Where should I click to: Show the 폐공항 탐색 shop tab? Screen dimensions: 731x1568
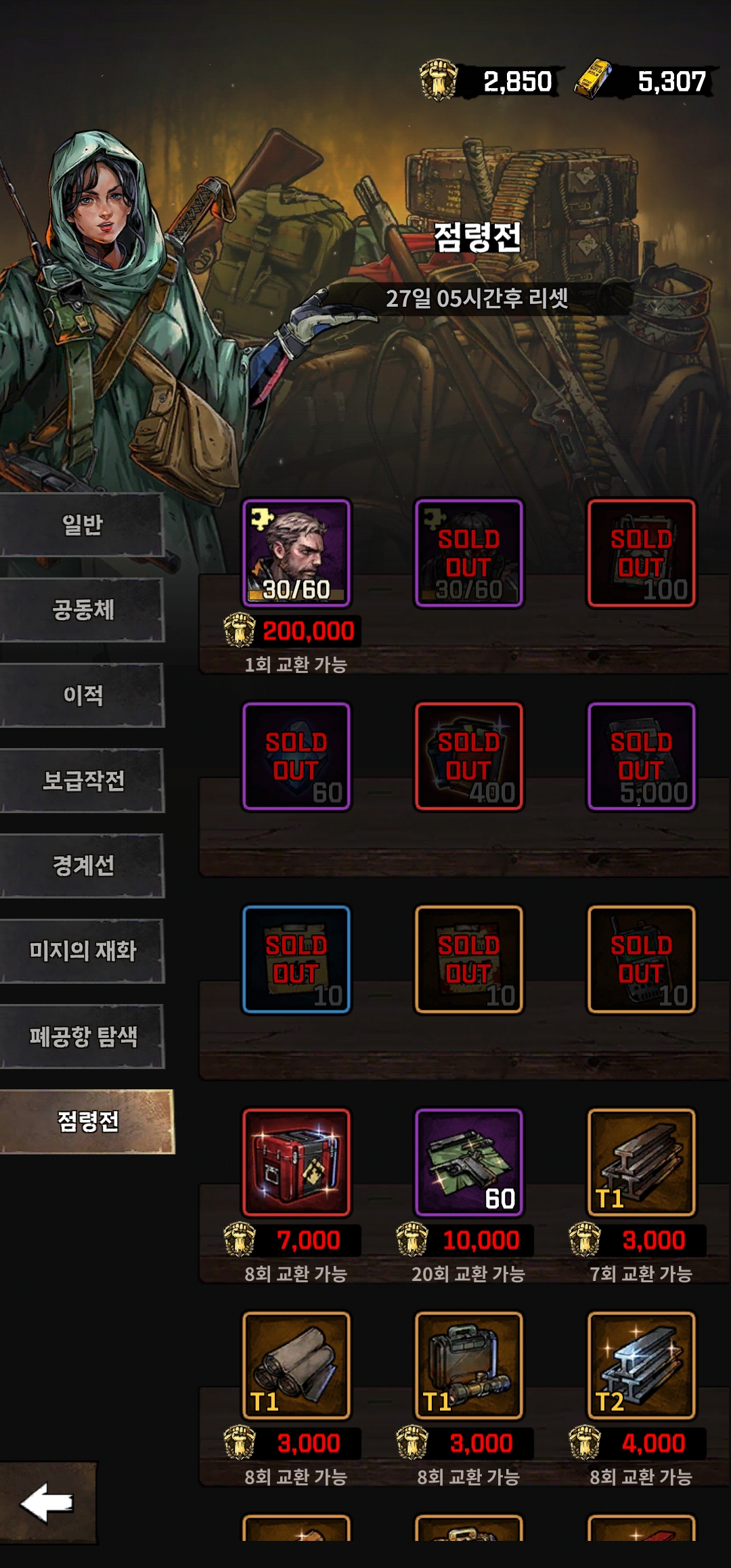click(x=82, y=1037)
